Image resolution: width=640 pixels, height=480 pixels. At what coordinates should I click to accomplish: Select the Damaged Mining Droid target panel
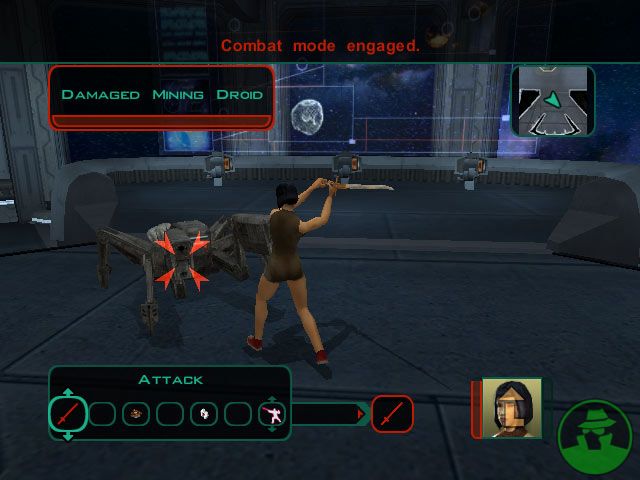click(x=162, y=97)
